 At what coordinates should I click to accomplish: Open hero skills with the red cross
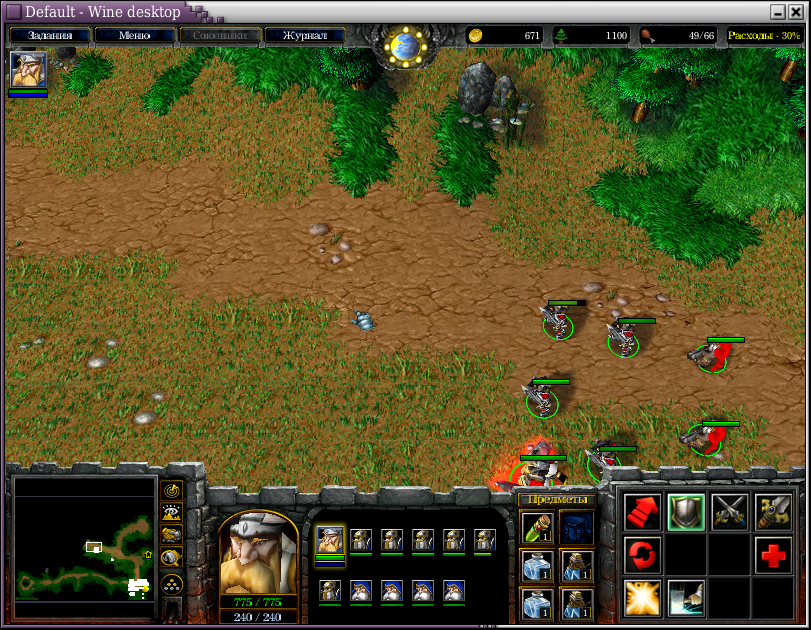pyautogui.click(x=773, y=555)
